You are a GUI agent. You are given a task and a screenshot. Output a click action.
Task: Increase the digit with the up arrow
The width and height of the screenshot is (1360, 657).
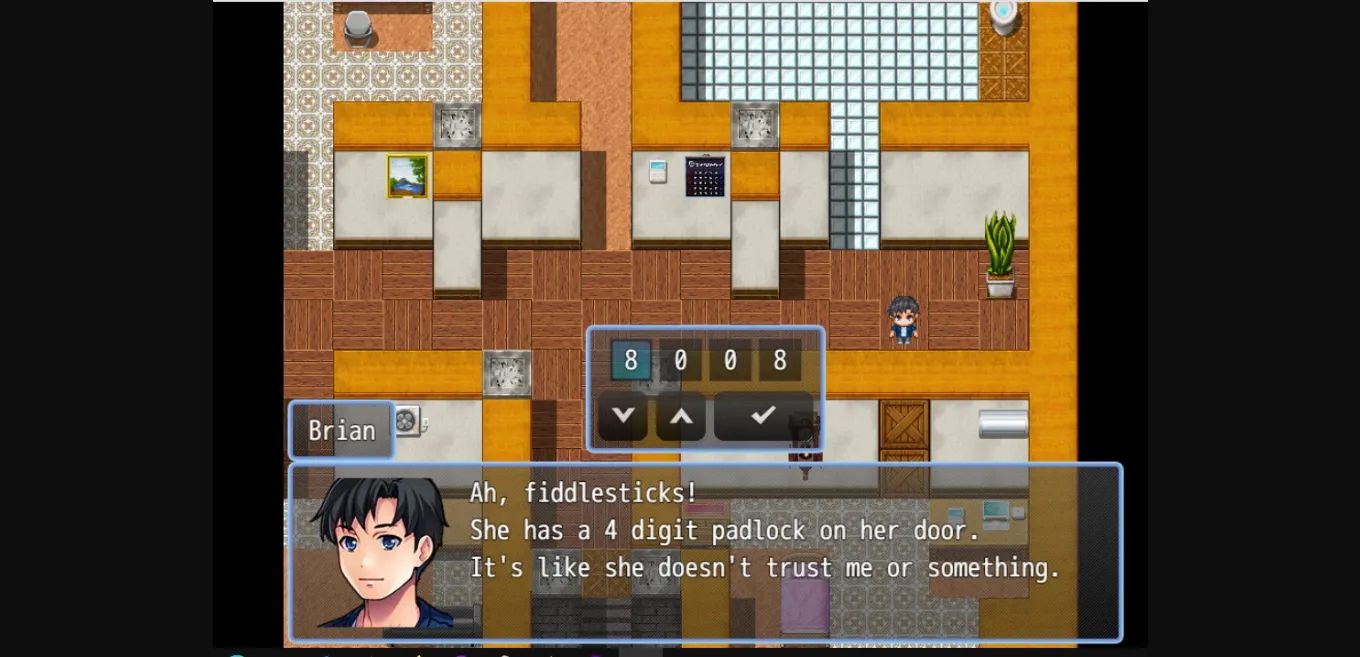pyautogui.click(x=681, y=415)
